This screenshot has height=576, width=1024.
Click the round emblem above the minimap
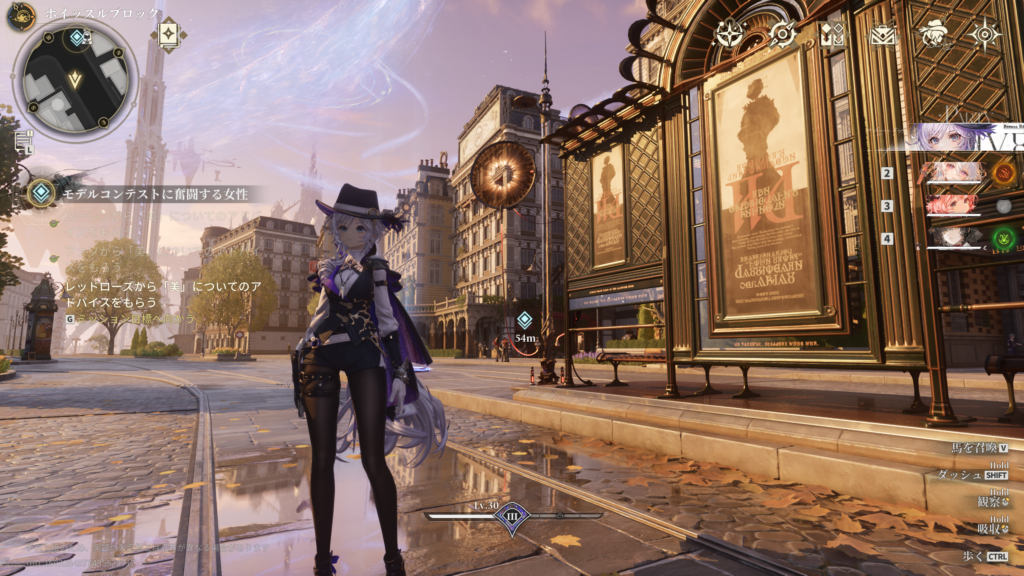tap(21, 16)
